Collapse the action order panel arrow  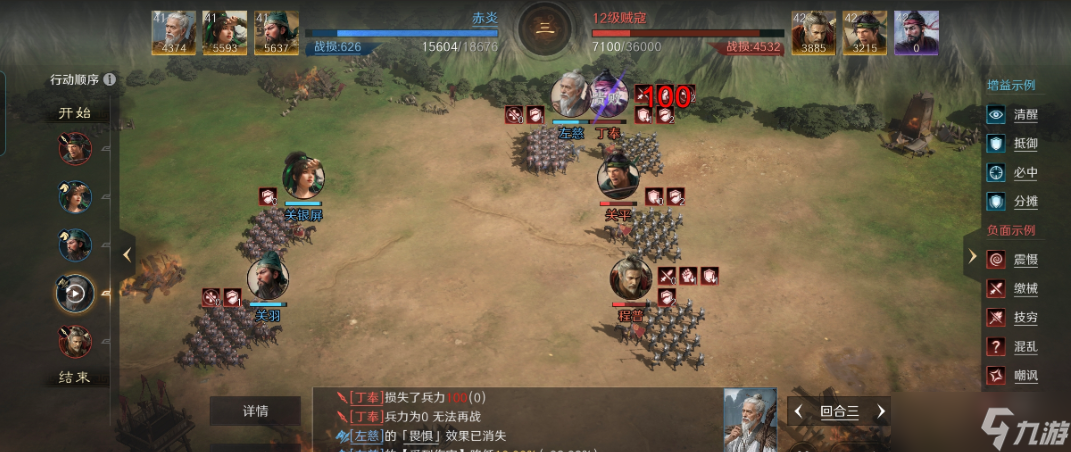[127, 255]
